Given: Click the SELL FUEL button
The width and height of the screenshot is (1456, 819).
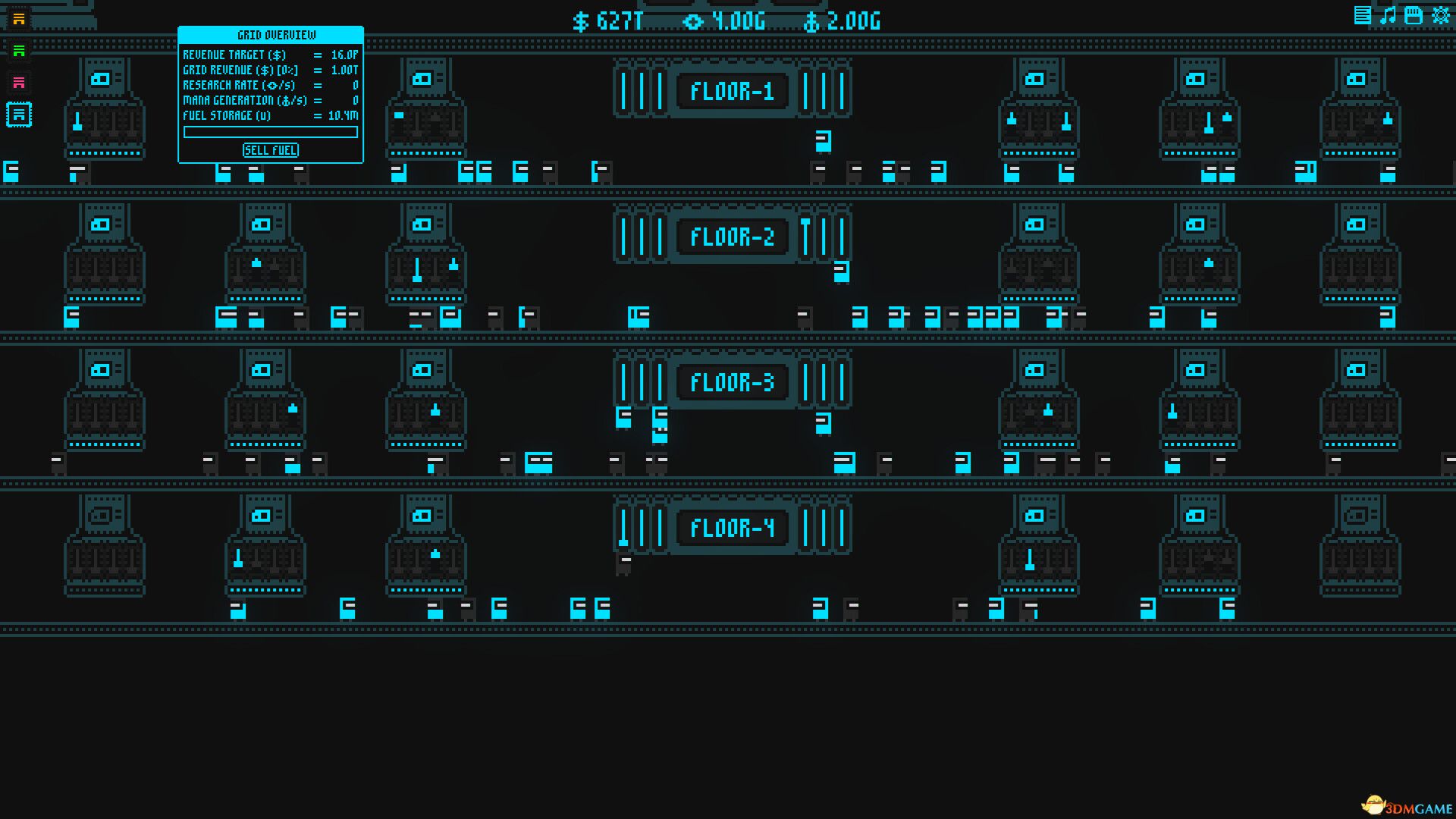Looking at the screenshot, I should 270,150.
